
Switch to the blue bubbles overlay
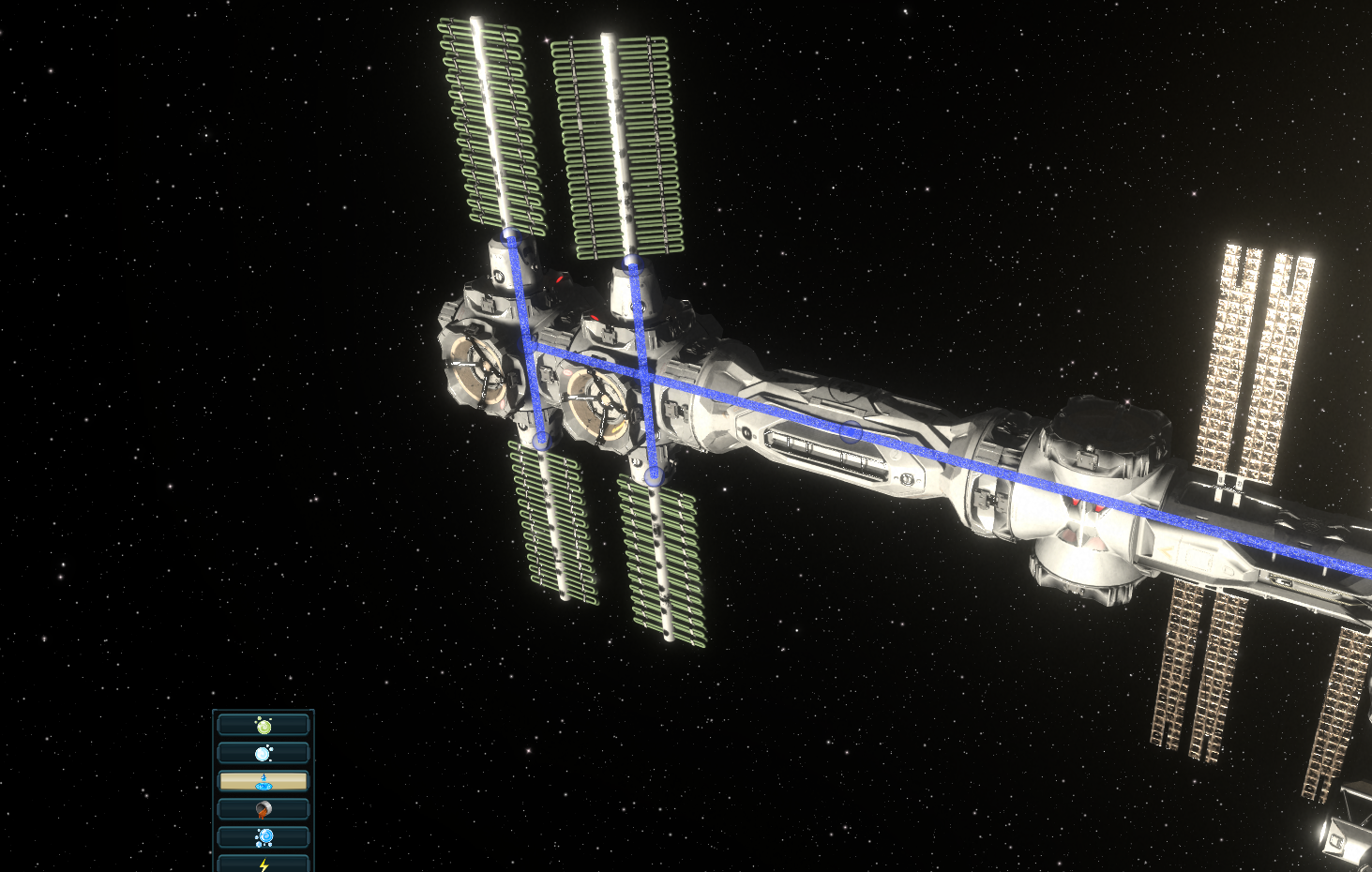(264, 836)
